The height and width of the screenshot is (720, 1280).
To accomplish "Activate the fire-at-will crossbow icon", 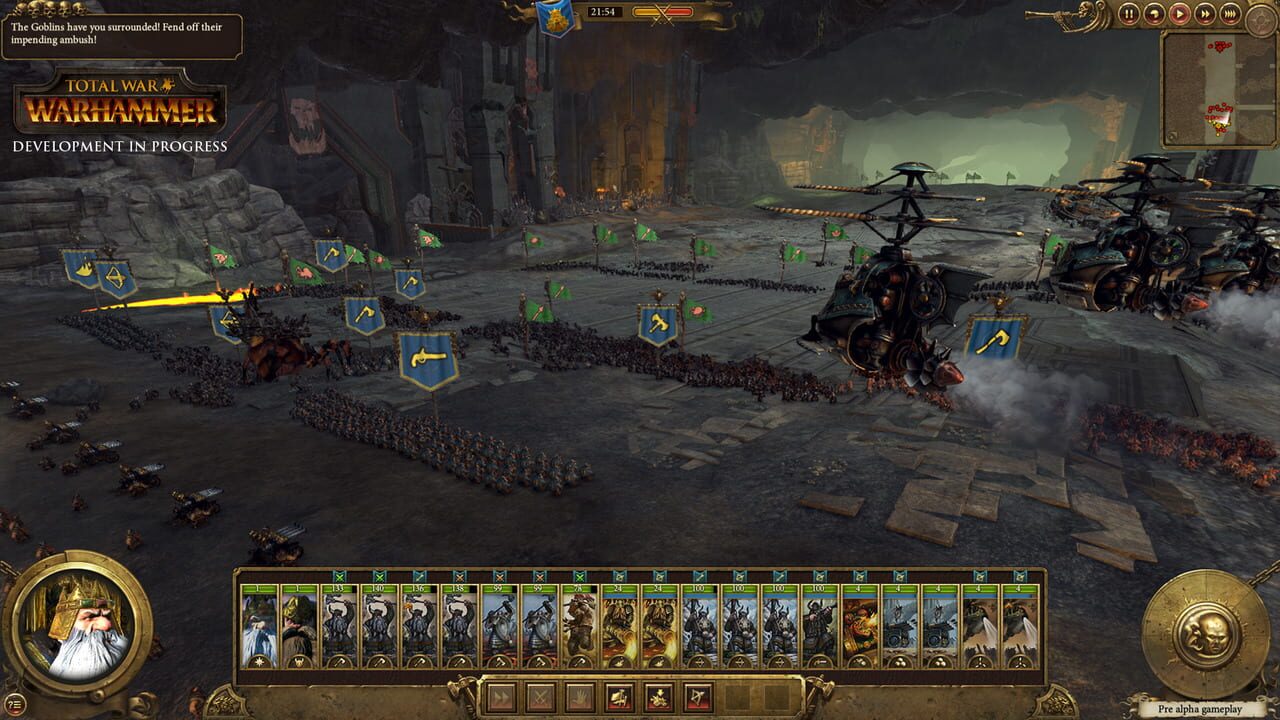I will (x=696, y=697).
